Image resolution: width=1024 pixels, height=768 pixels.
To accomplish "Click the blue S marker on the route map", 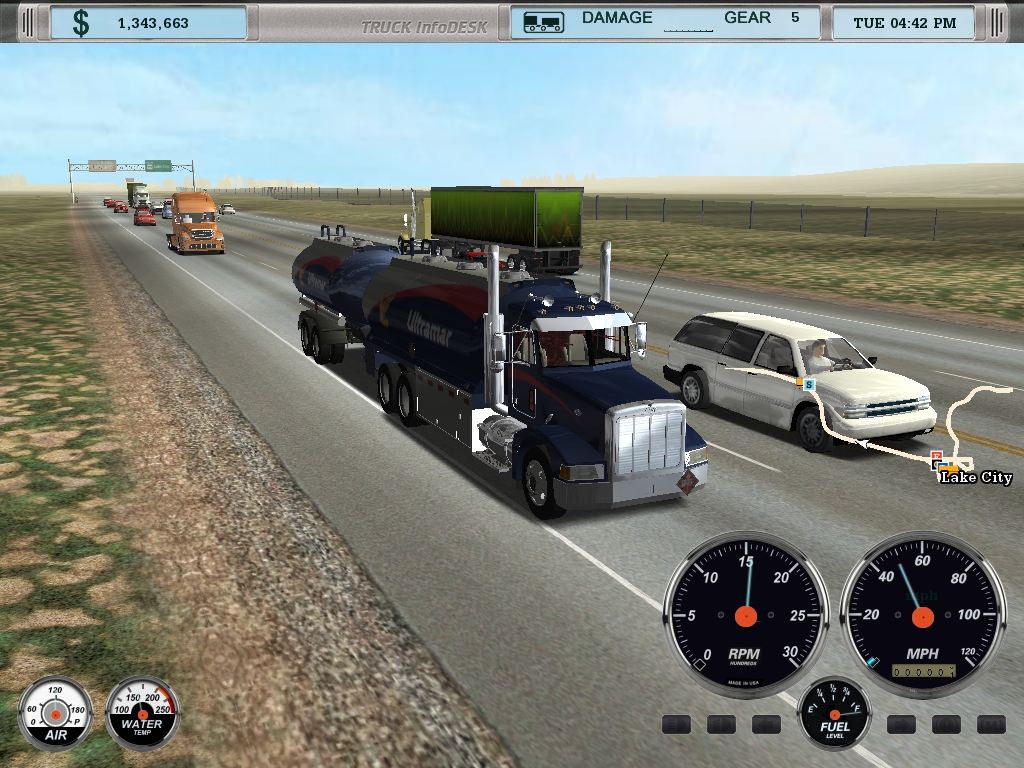I will [x=809, y=385].
